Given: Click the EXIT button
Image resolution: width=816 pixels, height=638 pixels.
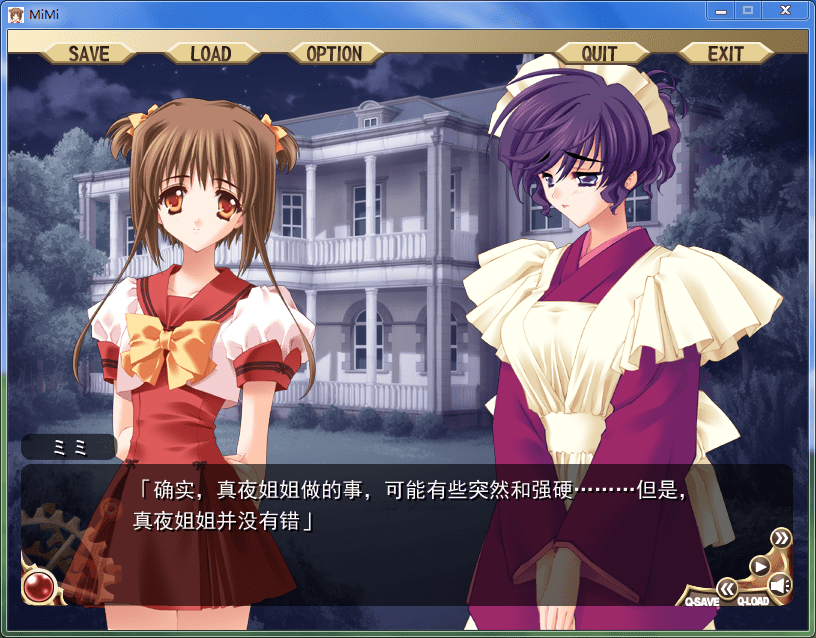Looking at the screenshot, I should tap(725, 53).
